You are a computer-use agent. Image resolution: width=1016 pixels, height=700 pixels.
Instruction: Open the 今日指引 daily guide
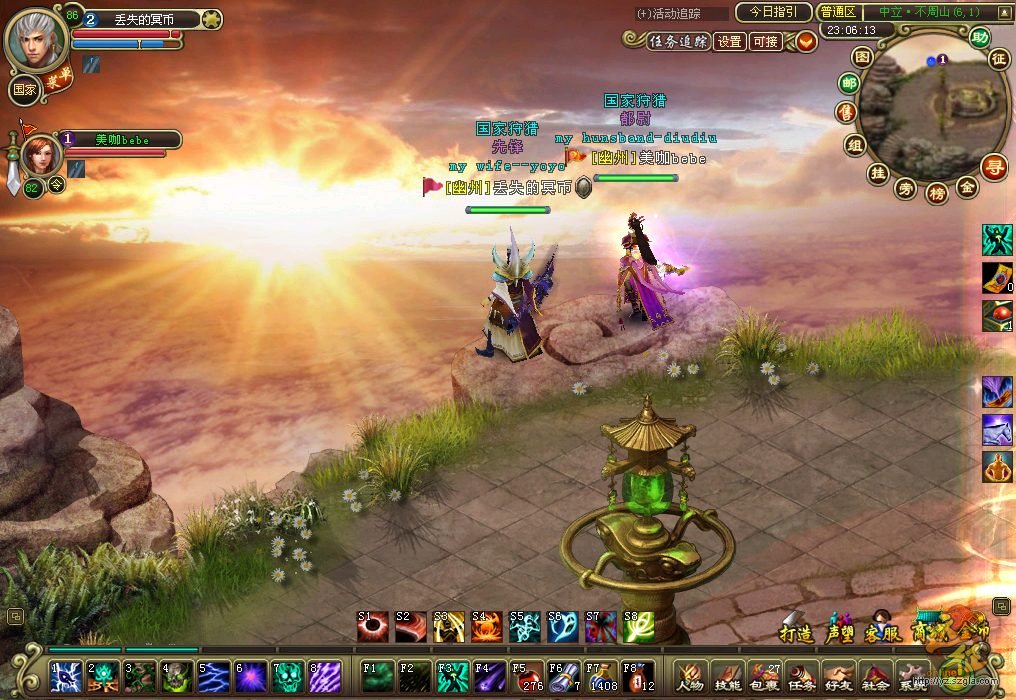[773, 12]
